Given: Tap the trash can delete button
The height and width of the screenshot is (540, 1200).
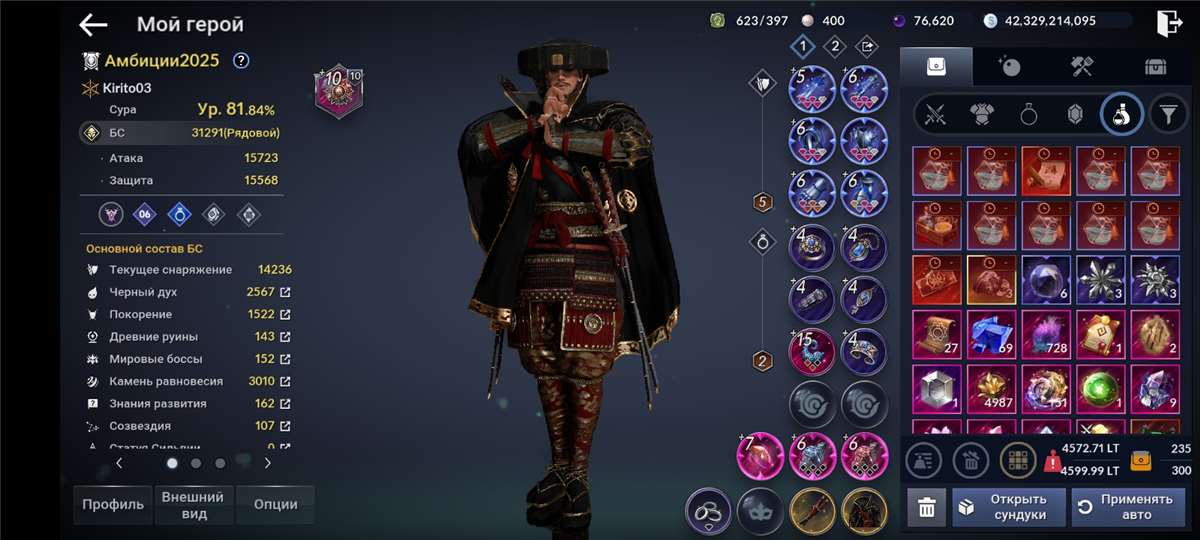Looking at the screenshot, I should pyautogui.click(x=927, y=508).
